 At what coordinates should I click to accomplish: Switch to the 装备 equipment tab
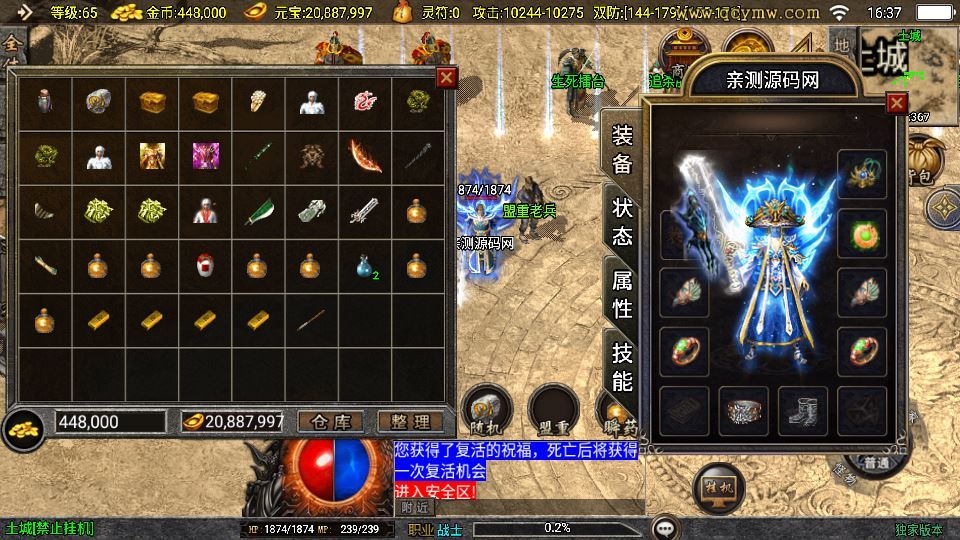[622, 150]
